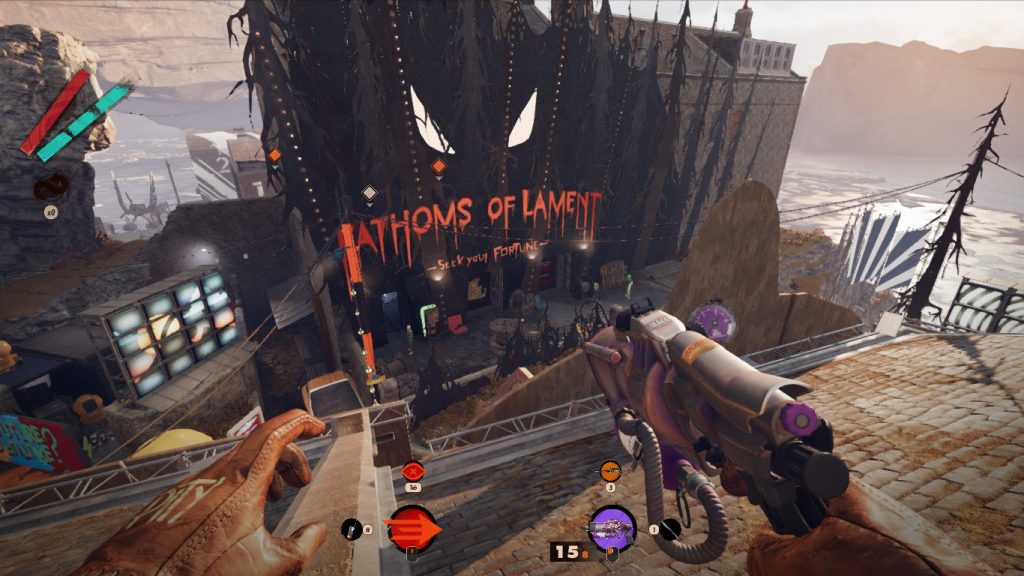
Task: Switch to the small orange weapon icon
Action: click(609, 470)
